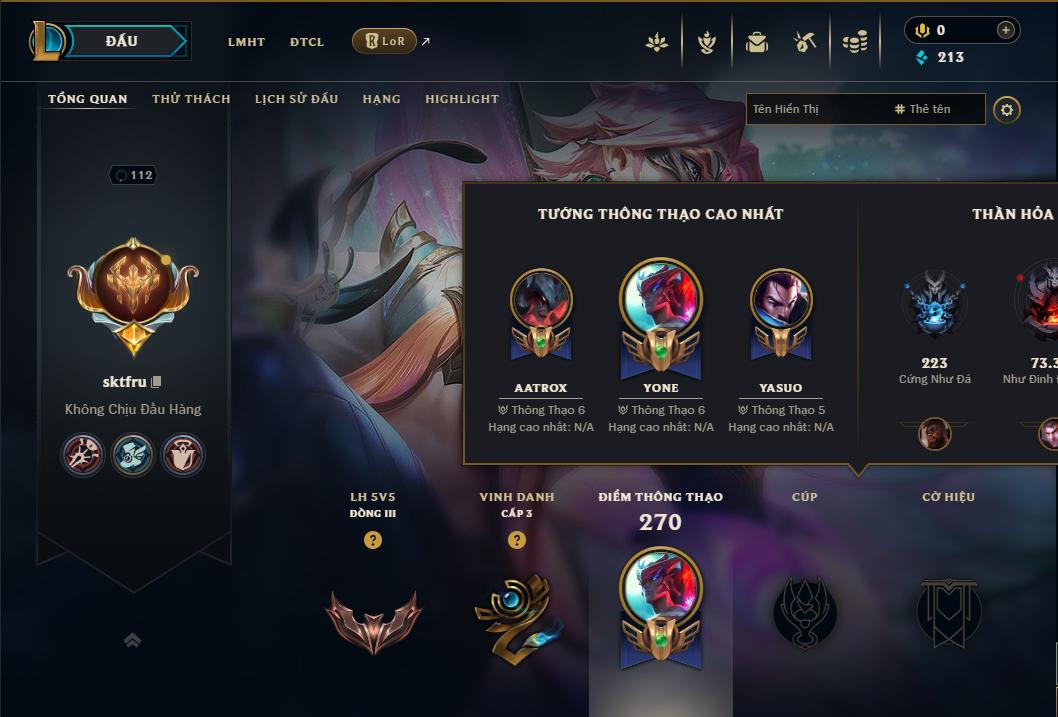Switch to the THỬ THÁCH tab
The height and width of the screenshot is (717, 1058).
coord(191,99)
